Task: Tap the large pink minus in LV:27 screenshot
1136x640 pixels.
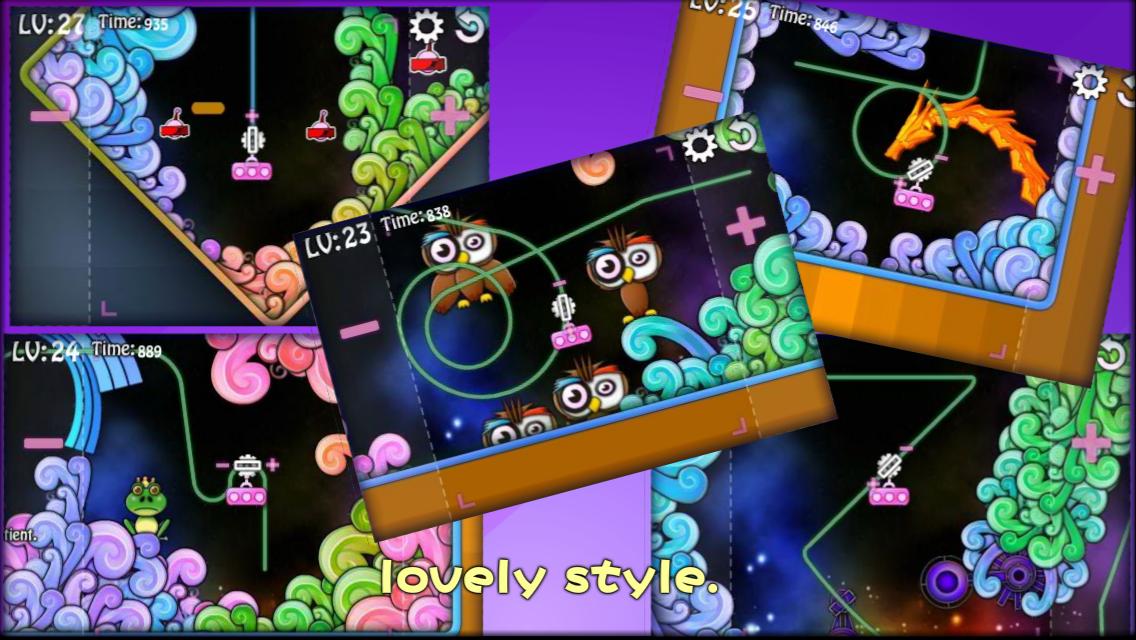Action: click(x=50, y=116)
